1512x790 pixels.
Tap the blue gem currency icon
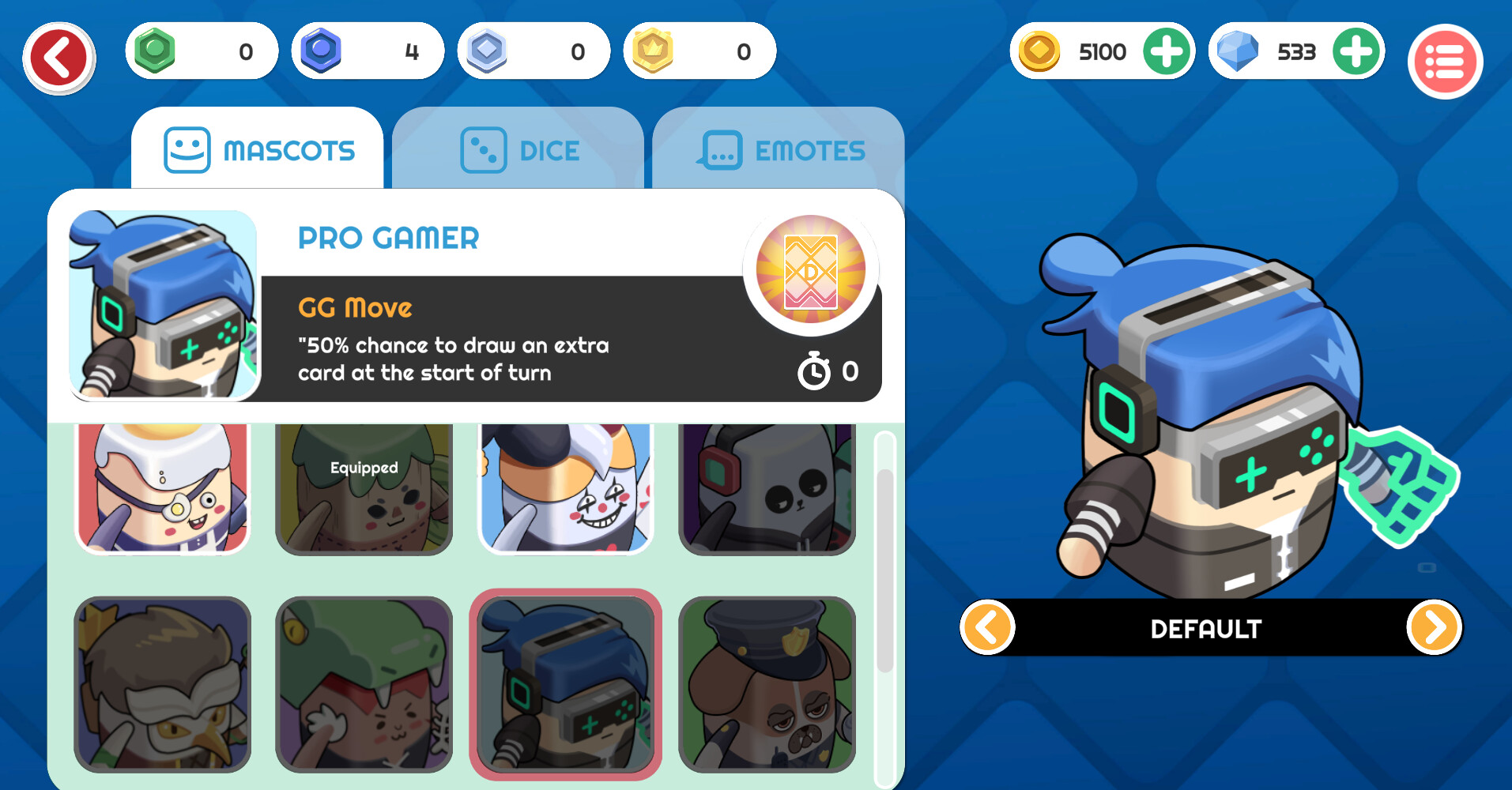tap(321, 51)
